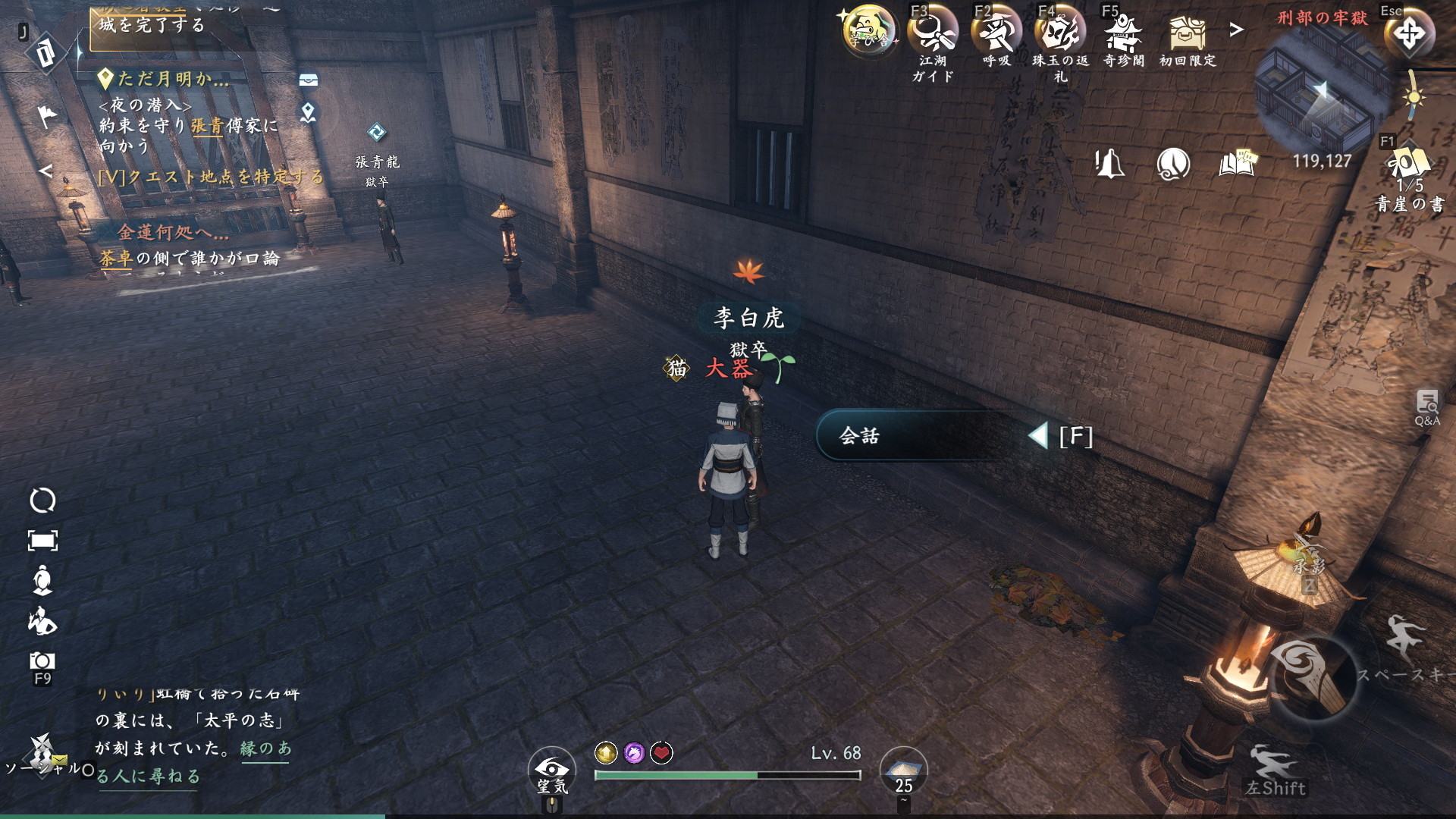Open the 初回限定 treasure chest offer
Screen dimensions: 1456x819
[x=1188, y=34]
